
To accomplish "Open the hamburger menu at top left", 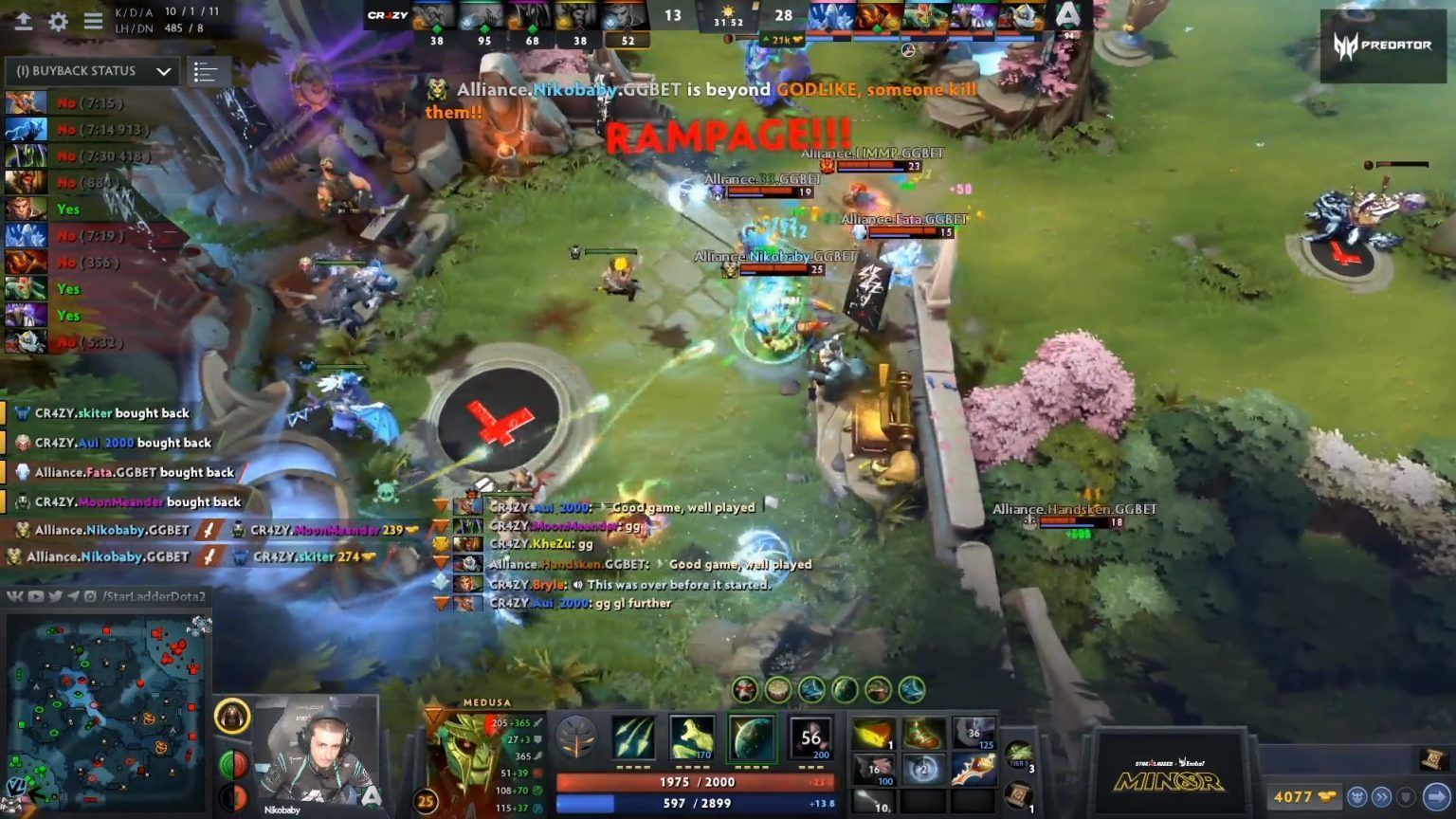I will pos(93,22).
